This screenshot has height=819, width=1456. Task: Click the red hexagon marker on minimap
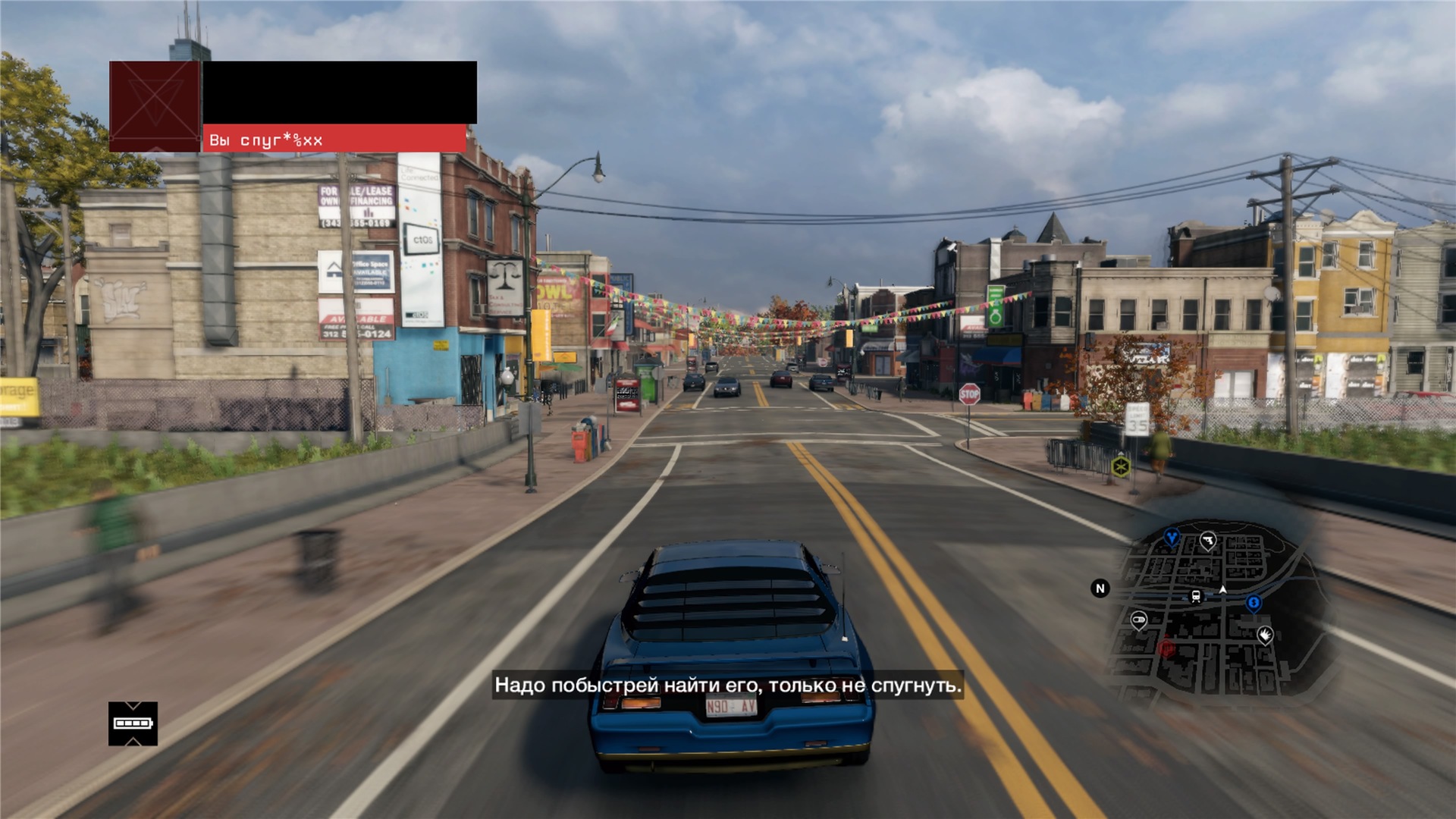point(1166,648)
